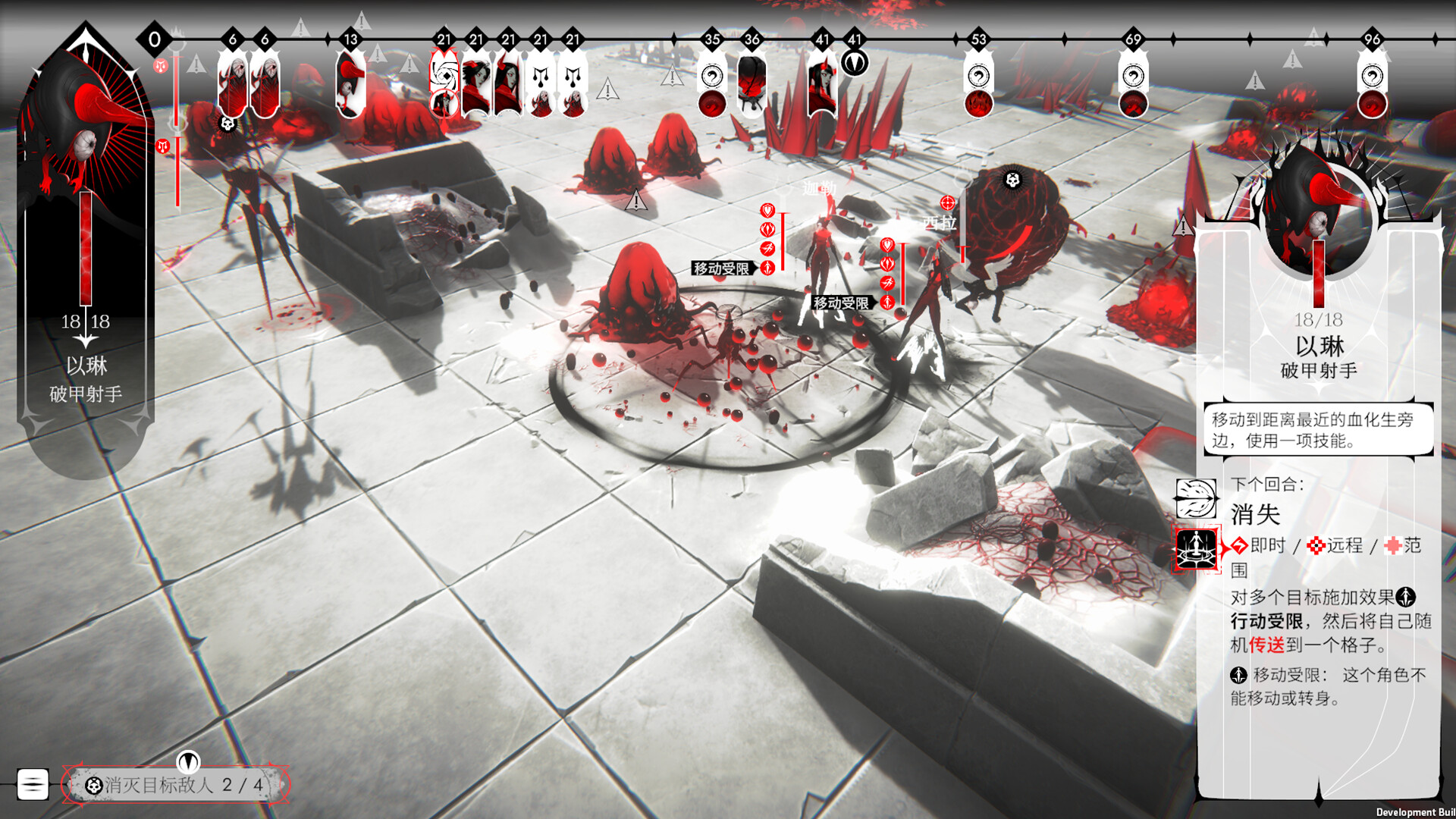
Task: Select the 西拉 unit name label
Action: [x=939, y=222]
